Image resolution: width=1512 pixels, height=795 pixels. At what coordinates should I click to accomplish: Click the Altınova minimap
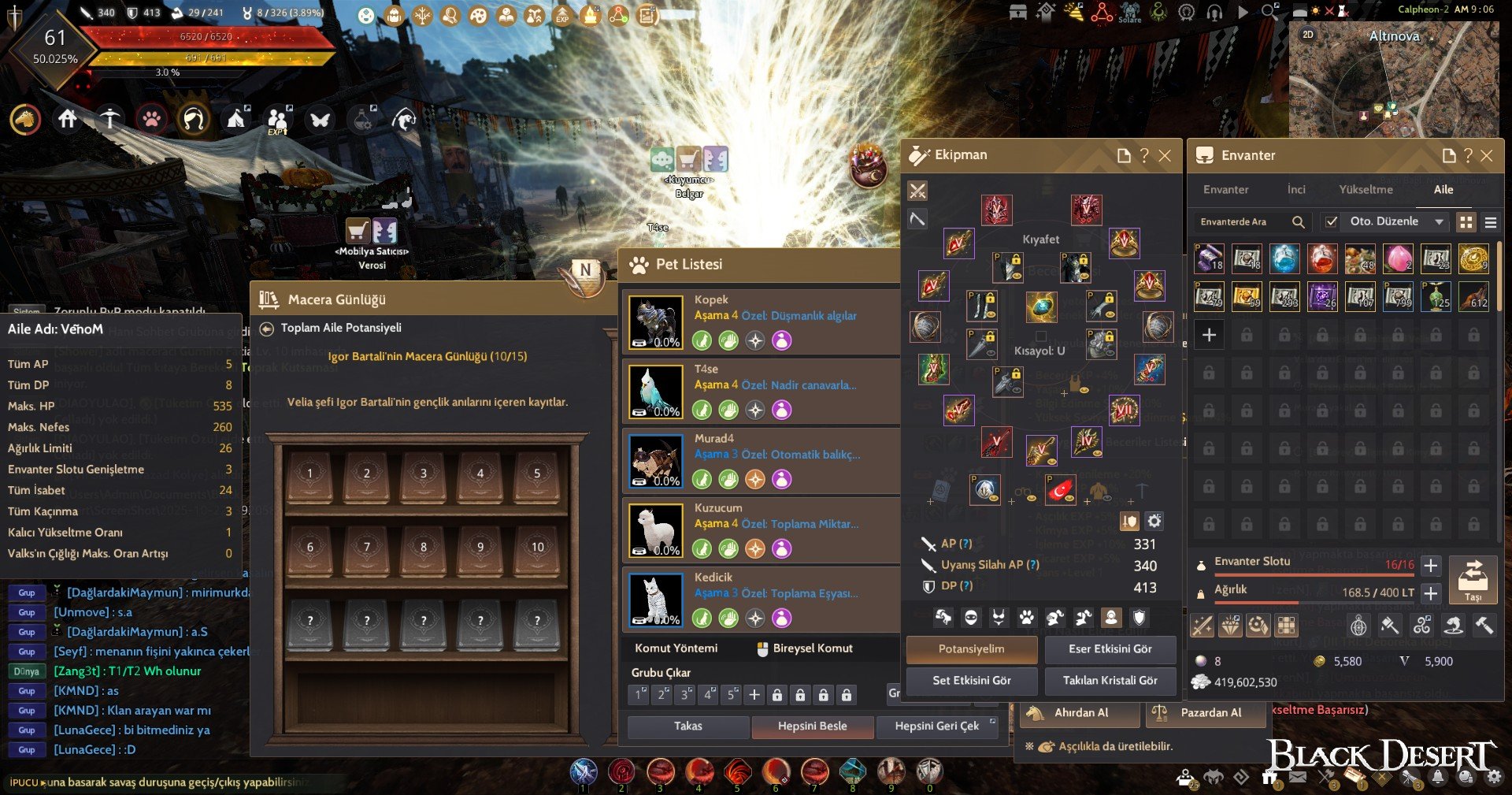click(x=1394, y=79)
